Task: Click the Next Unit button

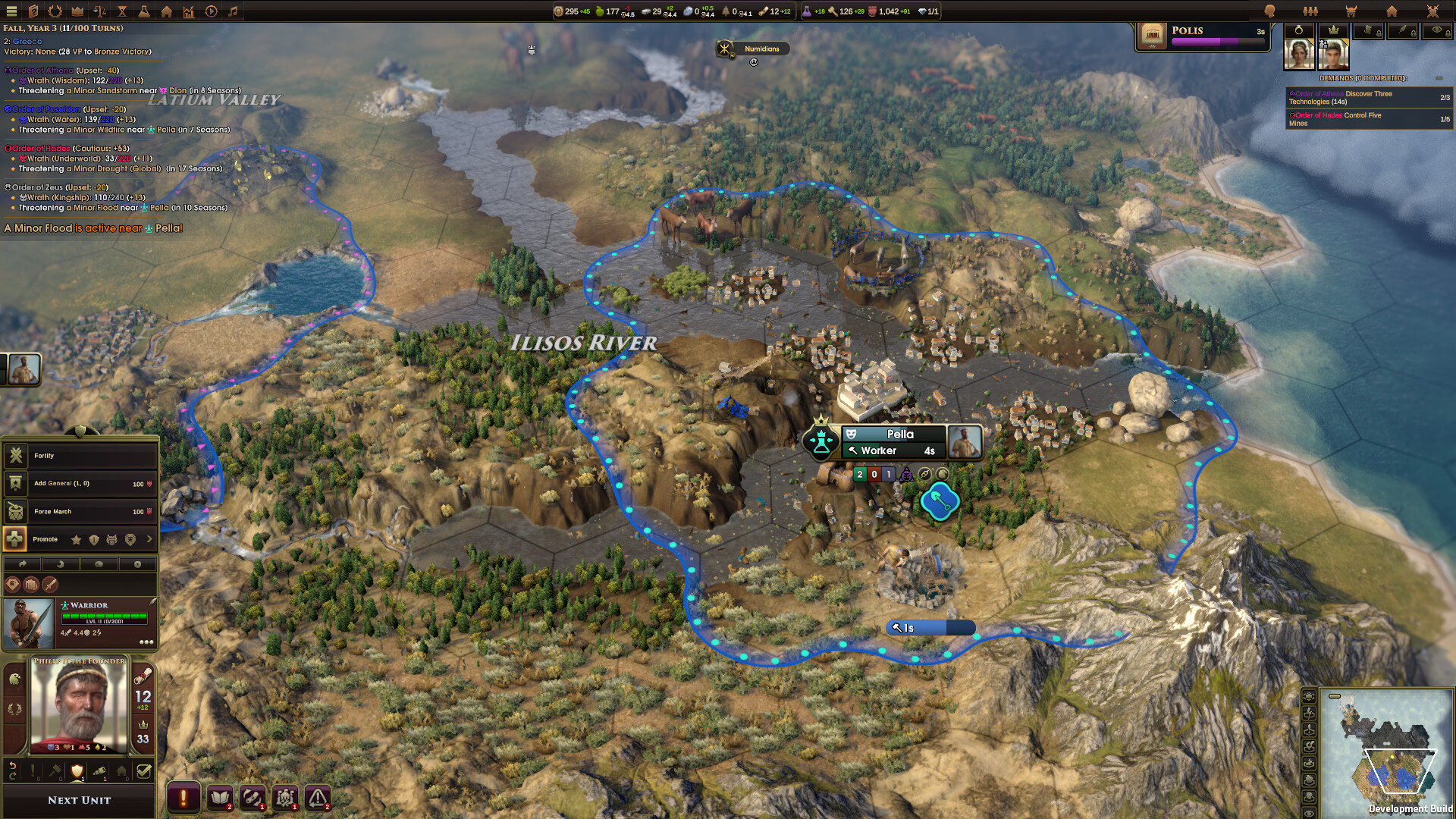Action: pos(80,800)
